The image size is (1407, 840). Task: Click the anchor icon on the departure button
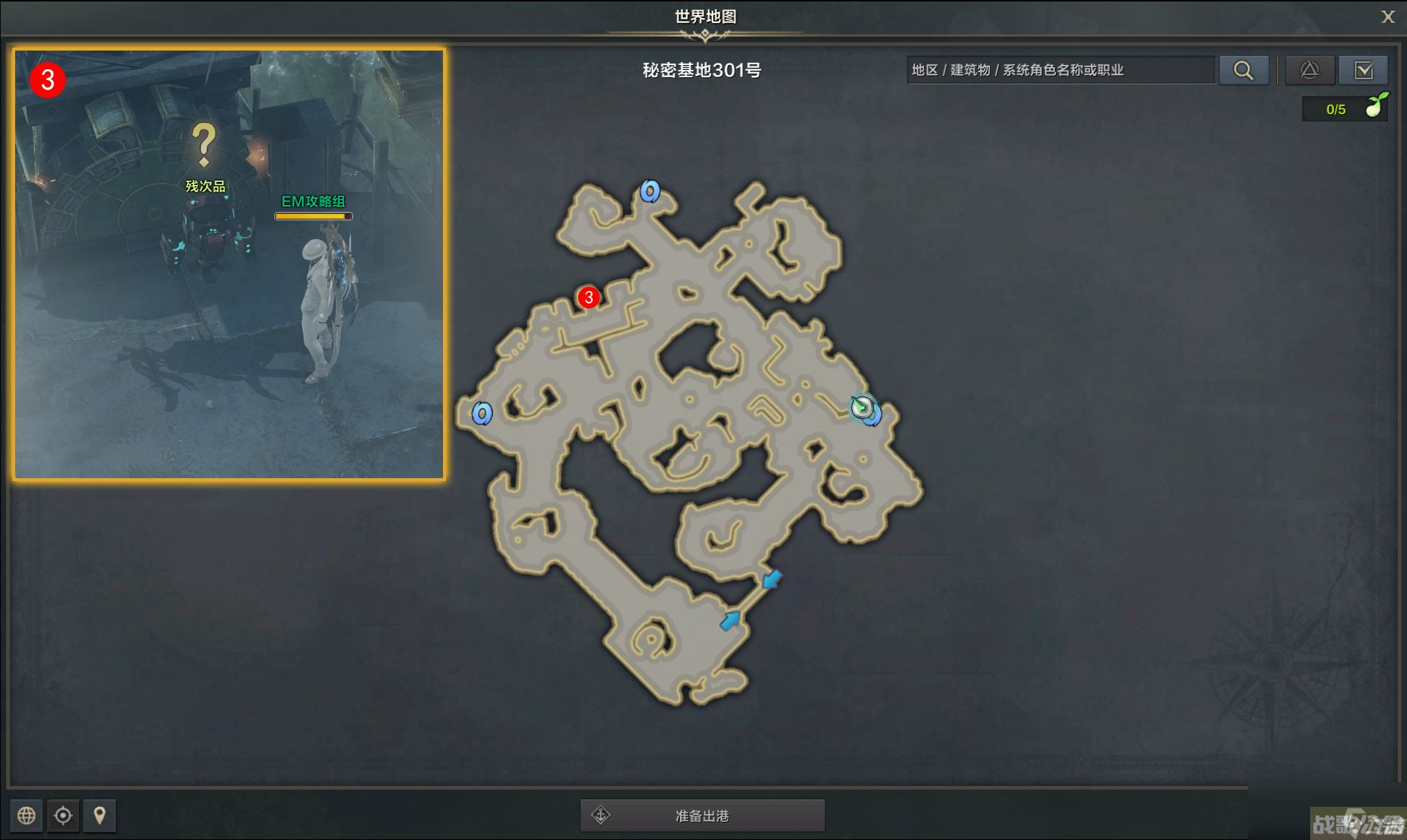coord(601,815)
